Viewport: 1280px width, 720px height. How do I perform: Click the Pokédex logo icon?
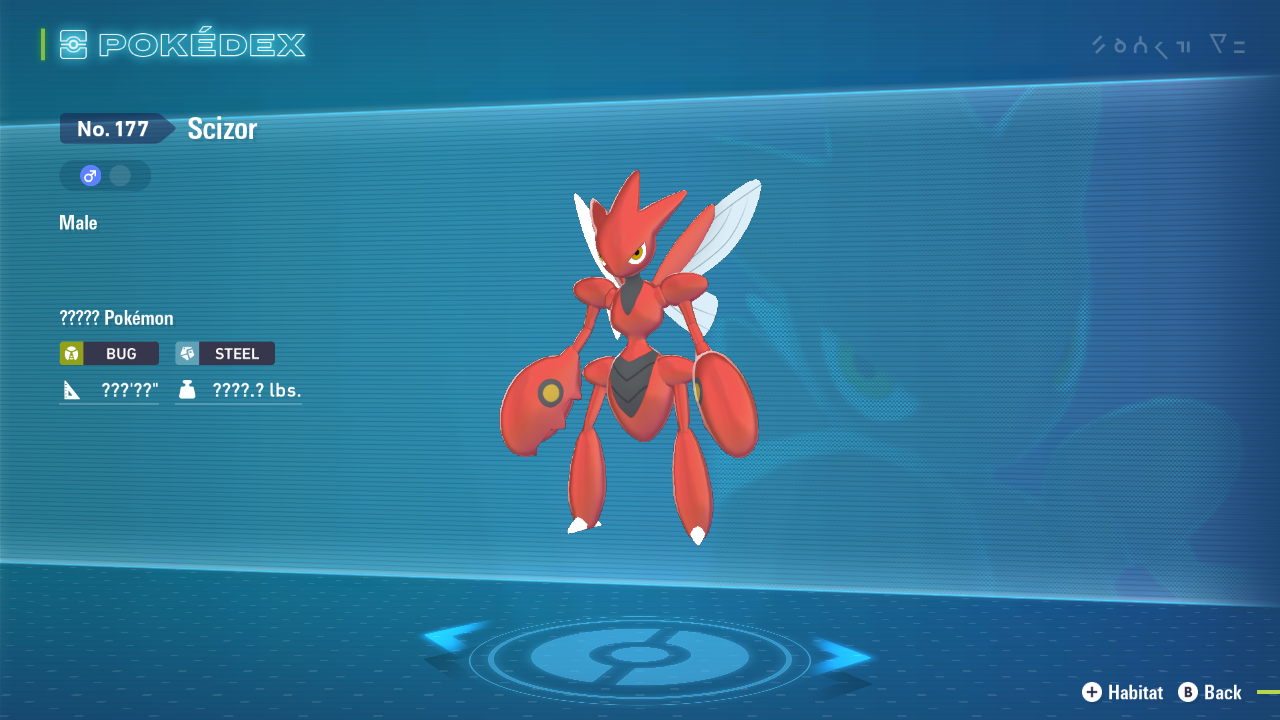(74, 44)
